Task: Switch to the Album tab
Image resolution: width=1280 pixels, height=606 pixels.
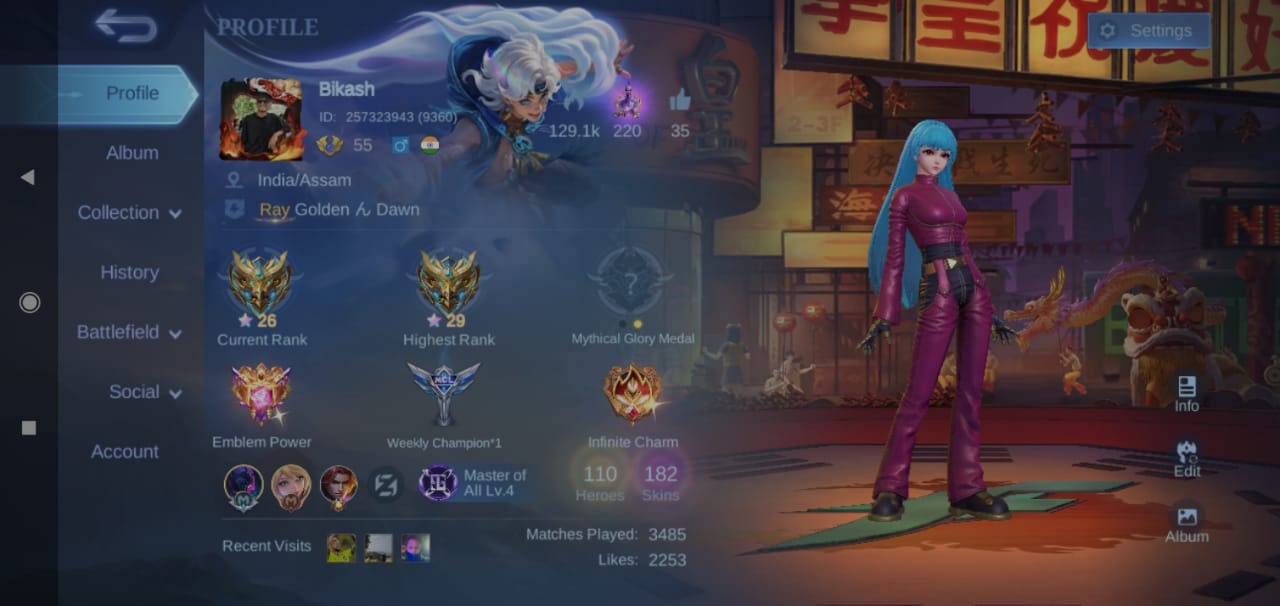Action: (x=131, y=153)
